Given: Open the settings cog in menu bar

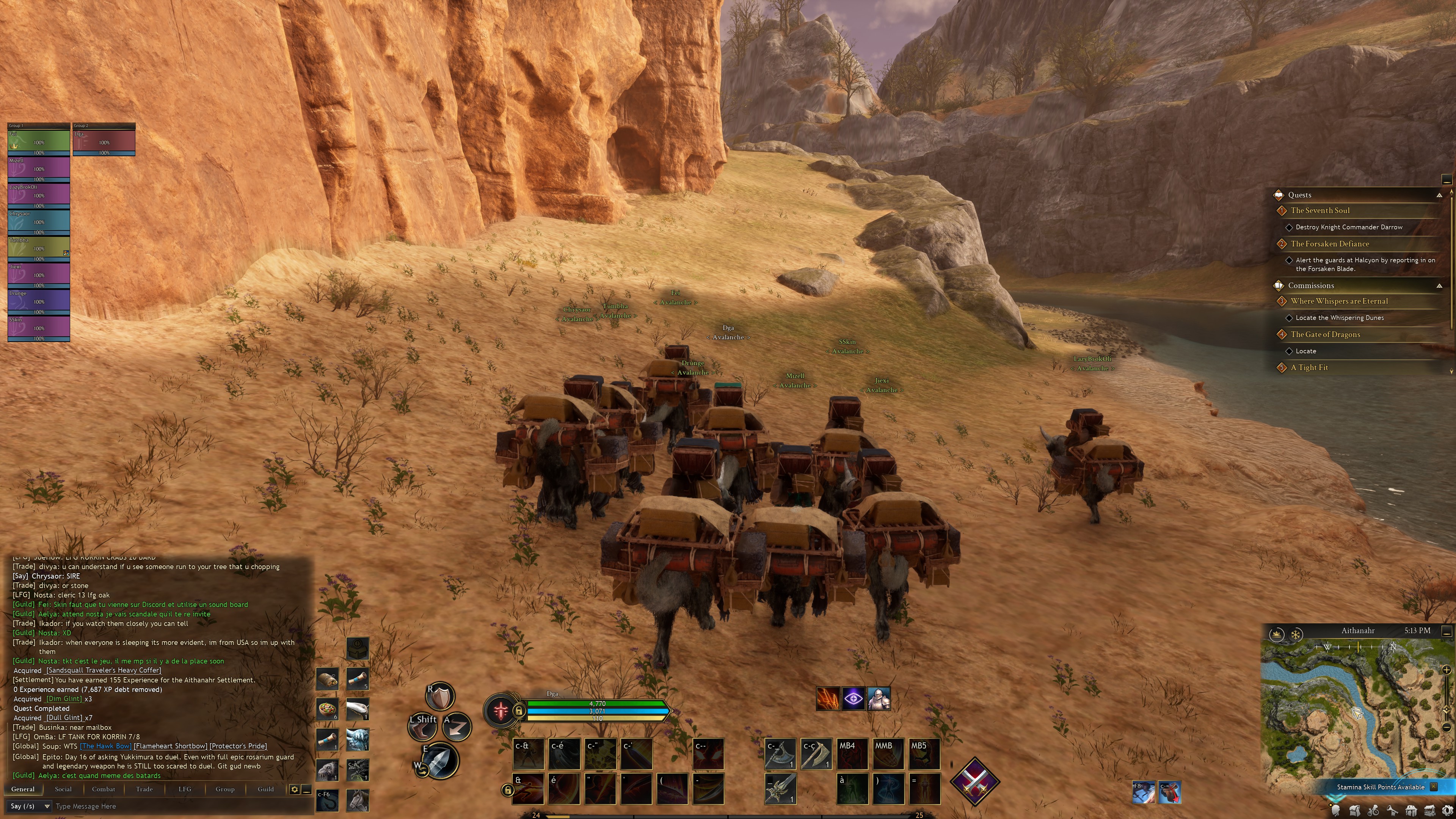Looking at the screenshot, I should click(x=1447, y=811).
